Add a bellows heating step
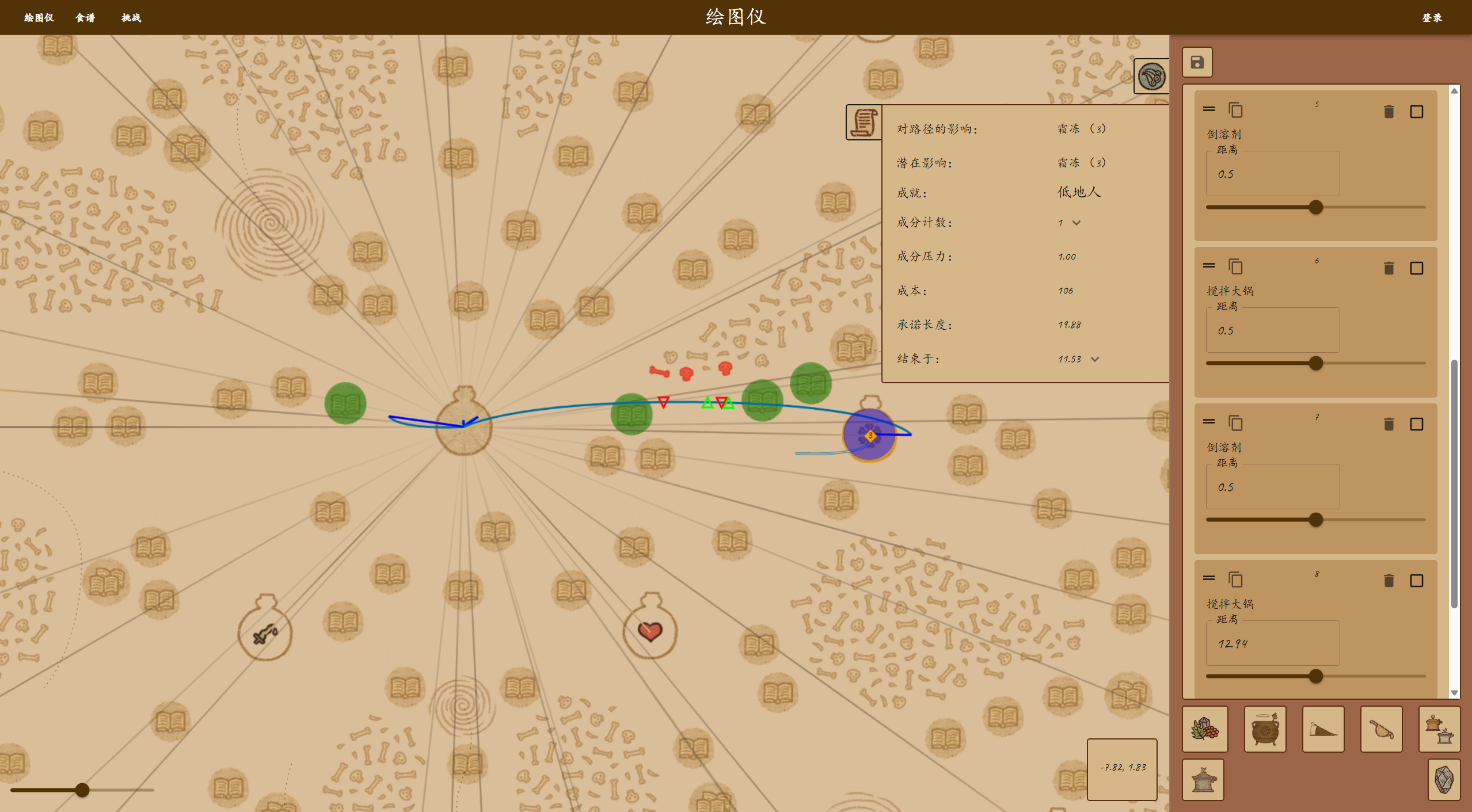1472x812 pixels. tap(1323, 730)
